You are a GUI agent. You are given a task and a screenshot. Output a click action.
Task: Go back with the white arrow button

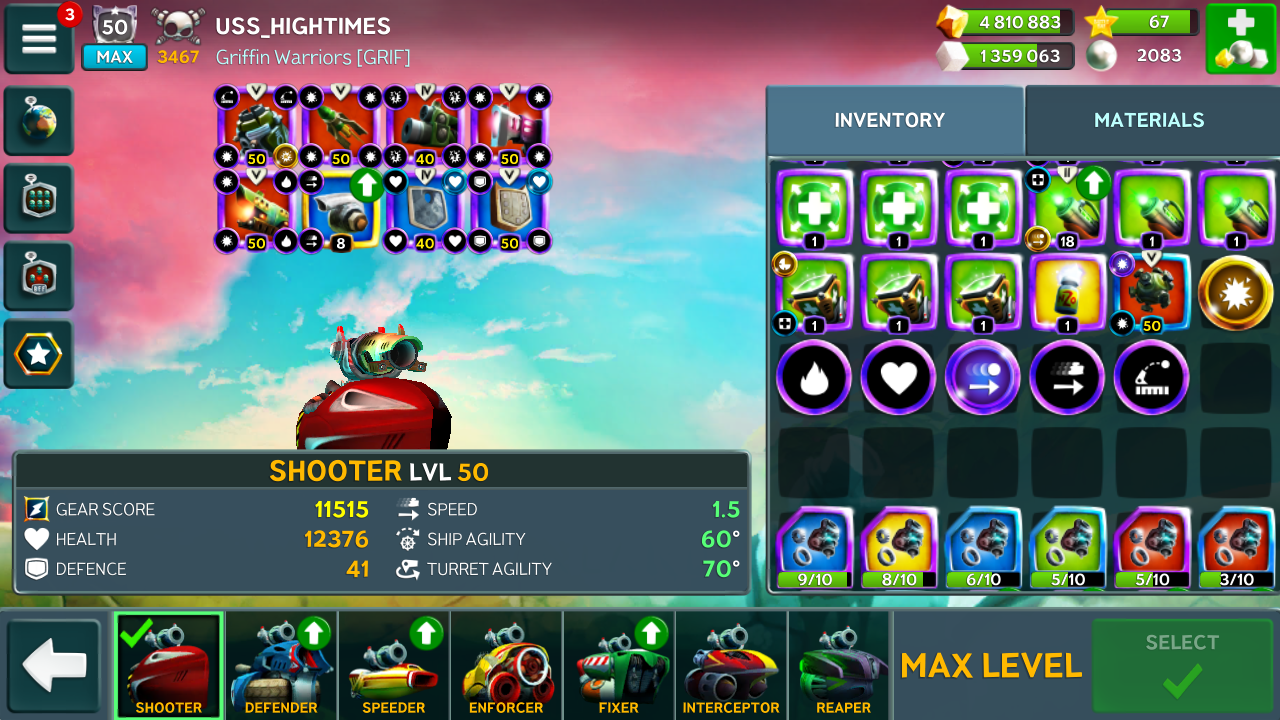54,667
